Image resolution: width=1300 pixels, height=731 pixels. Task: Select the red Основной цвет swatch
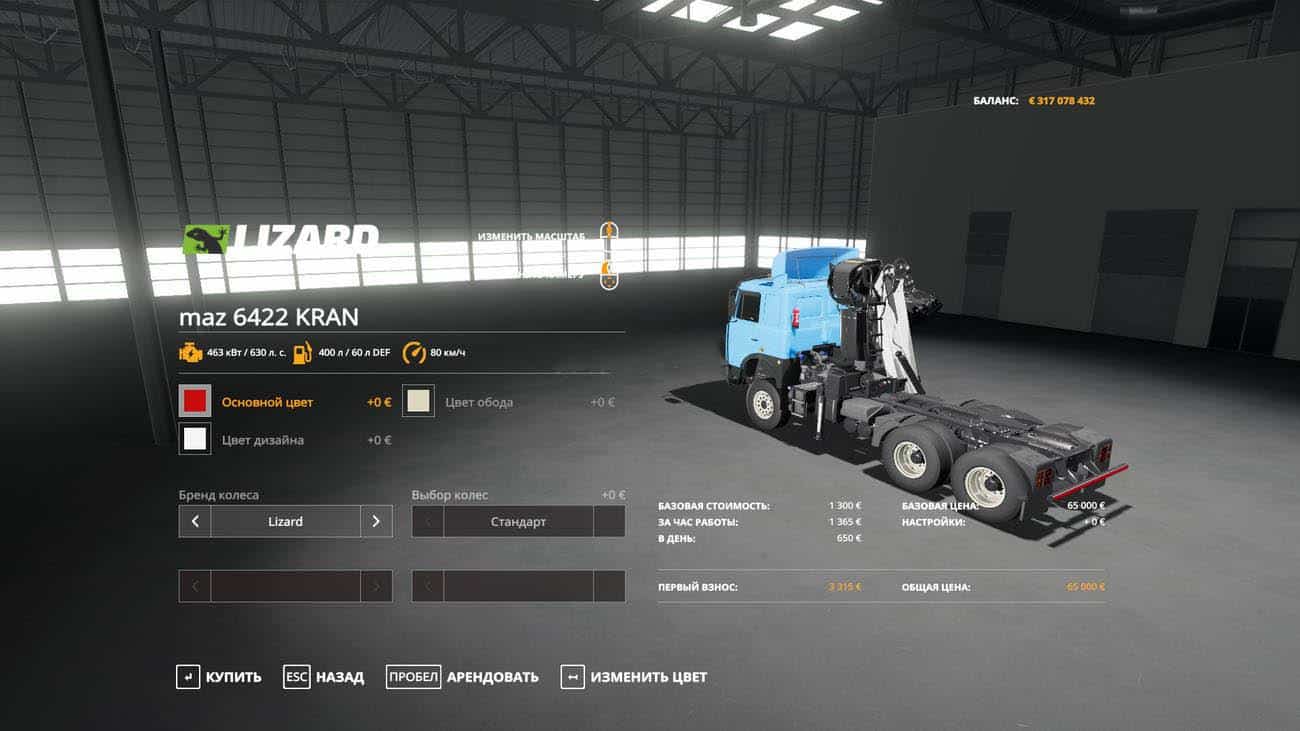195,402
